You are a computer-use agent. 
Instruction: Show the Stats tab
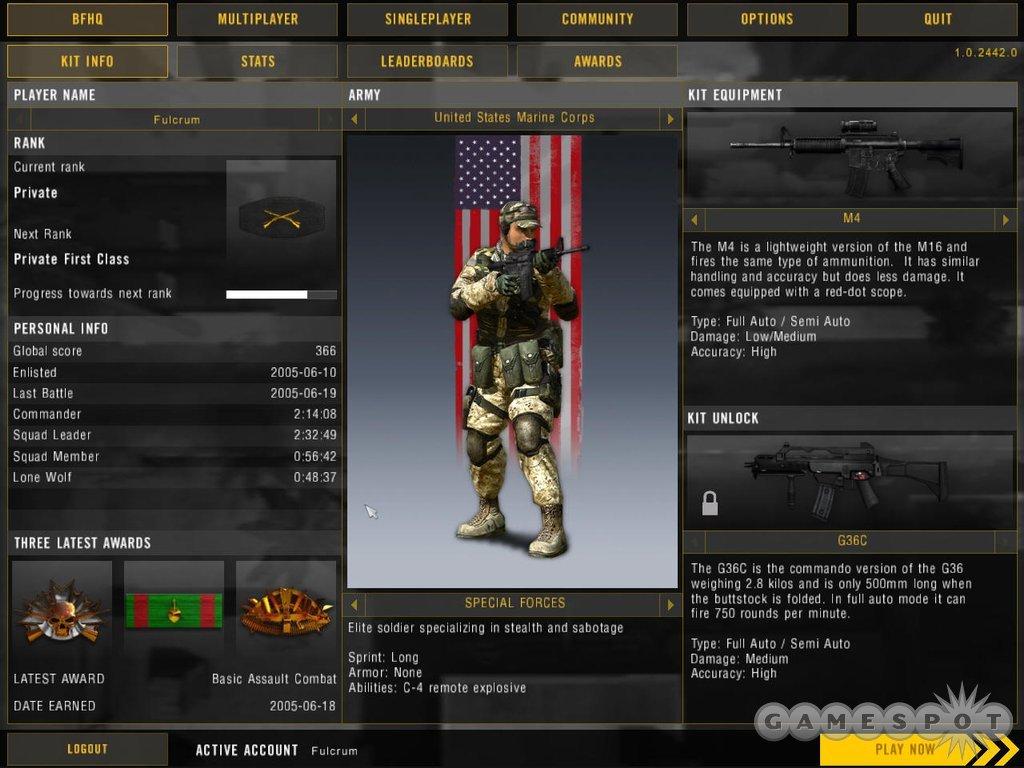pyautogui.click(x=257, y=61)
